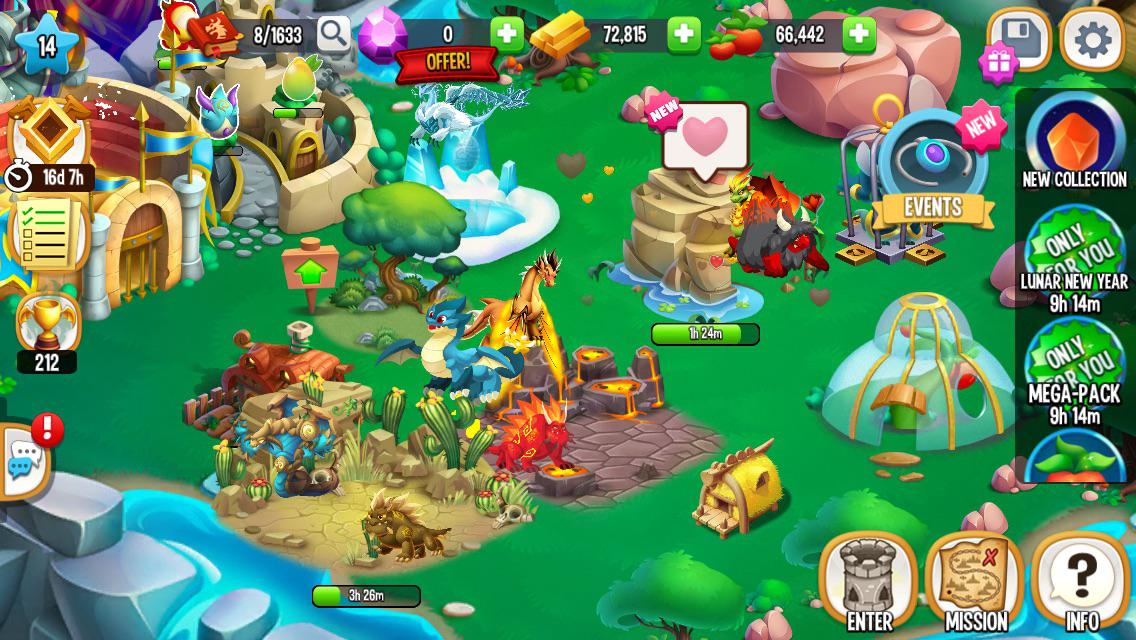Open the chat speech bubble
1136x640 pixels.
pos(23,461)
